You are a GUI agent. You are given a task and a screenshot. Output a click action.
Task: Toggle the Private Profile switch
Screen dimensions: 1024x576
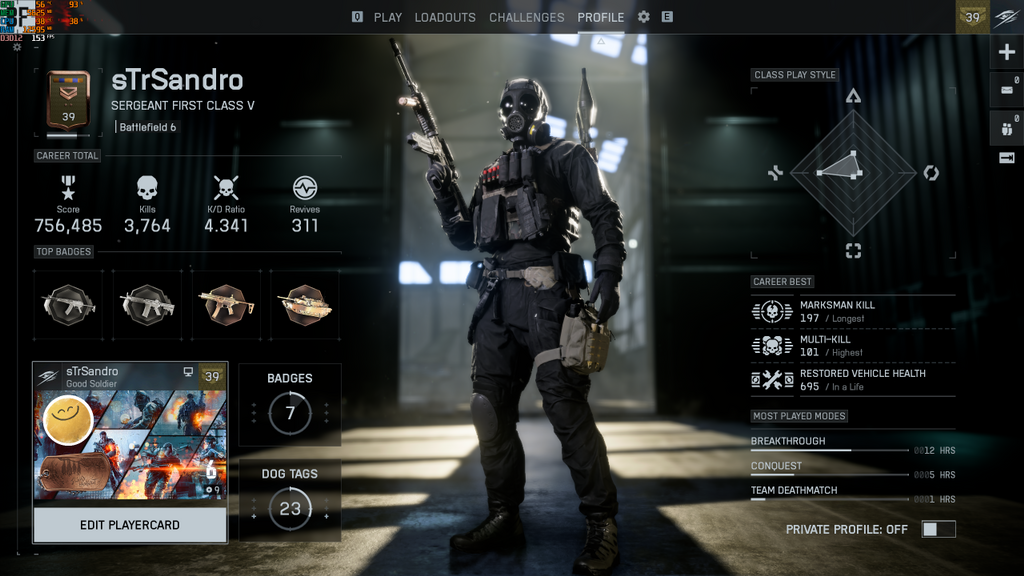pyautogui.click(x=938, y=529)
